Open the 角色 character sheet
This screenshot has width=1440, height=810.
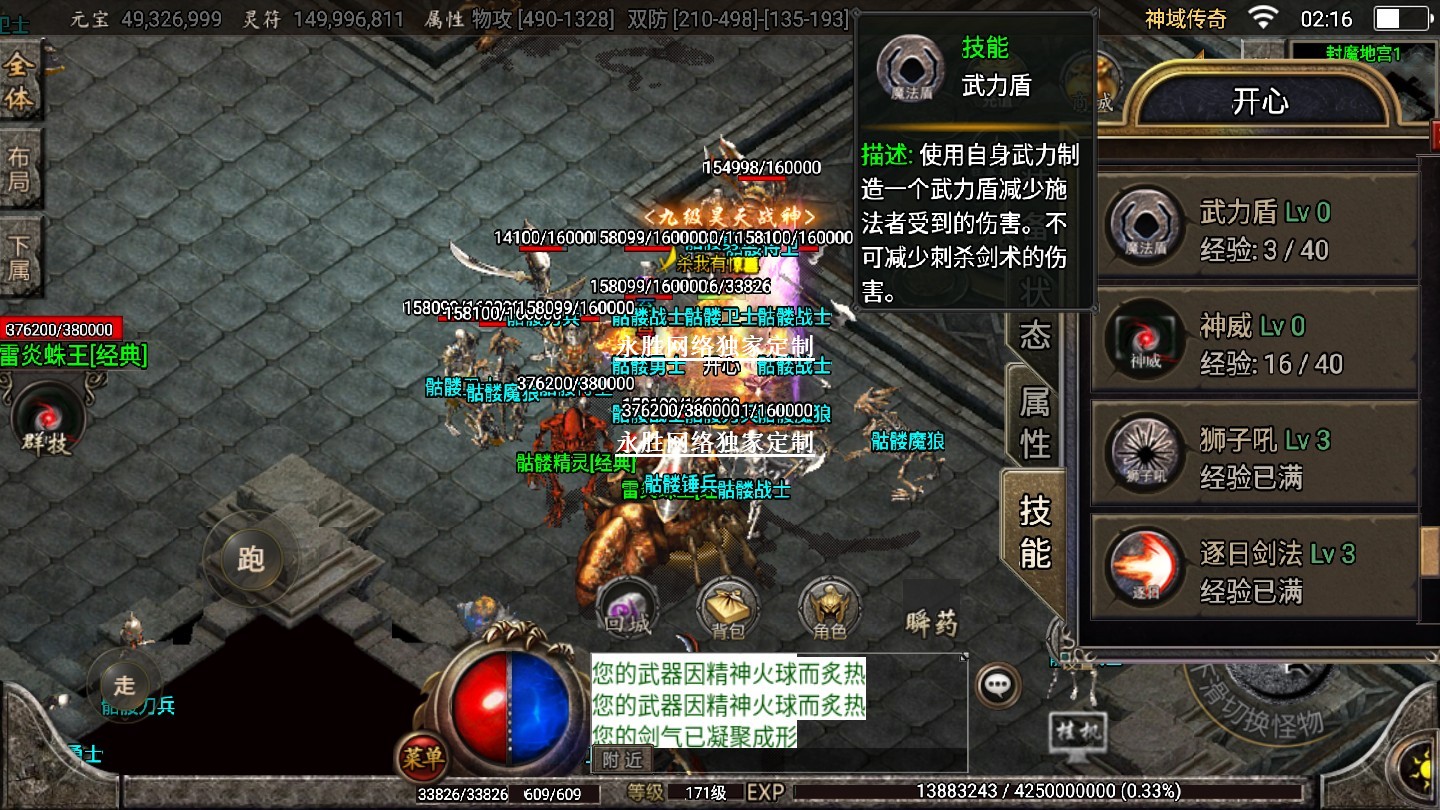click(830, 608)
